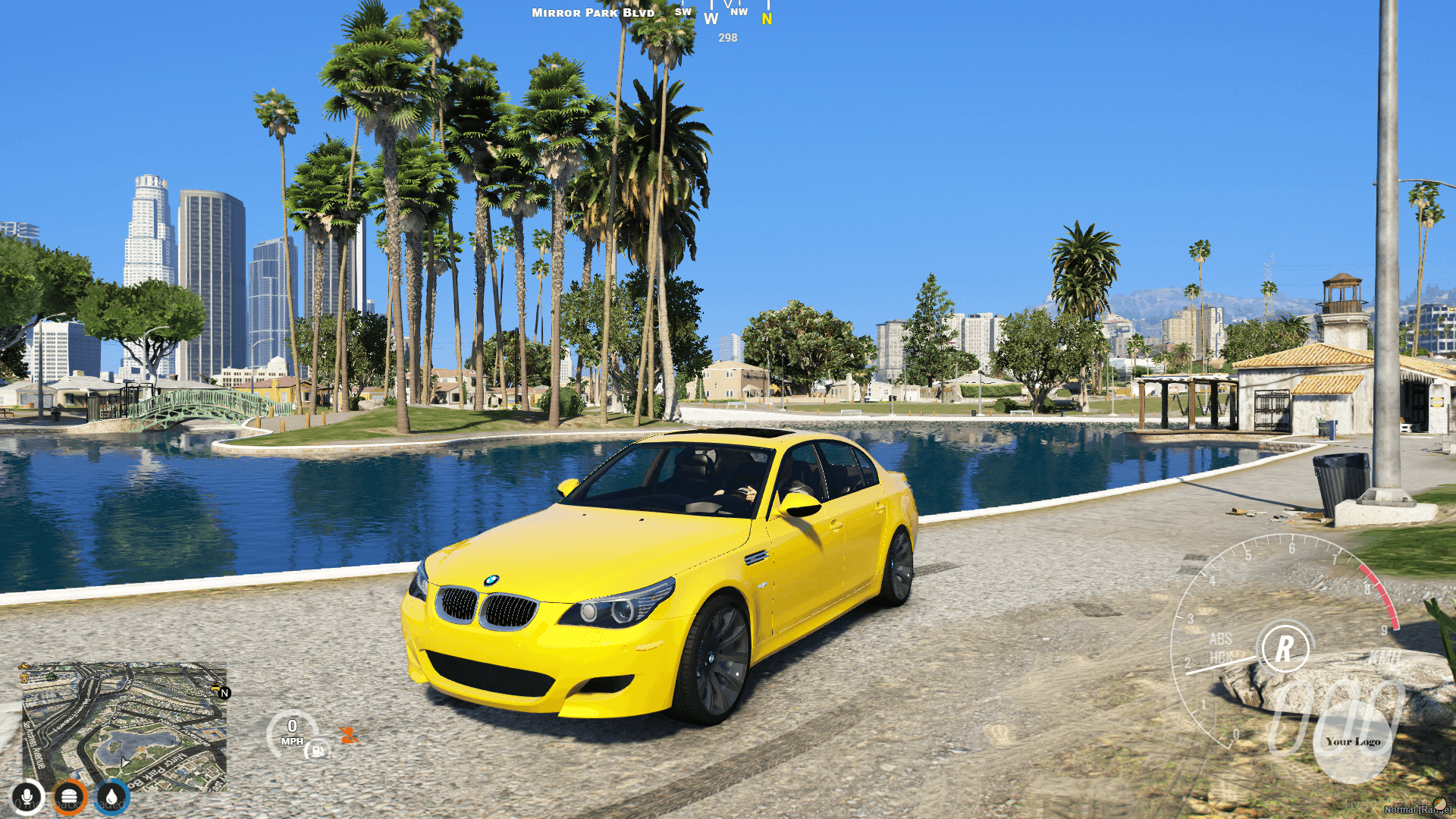Select the NW direction on the compass bar
This screenshot has height=819, width=1456.
pyautogui.click(x=738, y=11)
